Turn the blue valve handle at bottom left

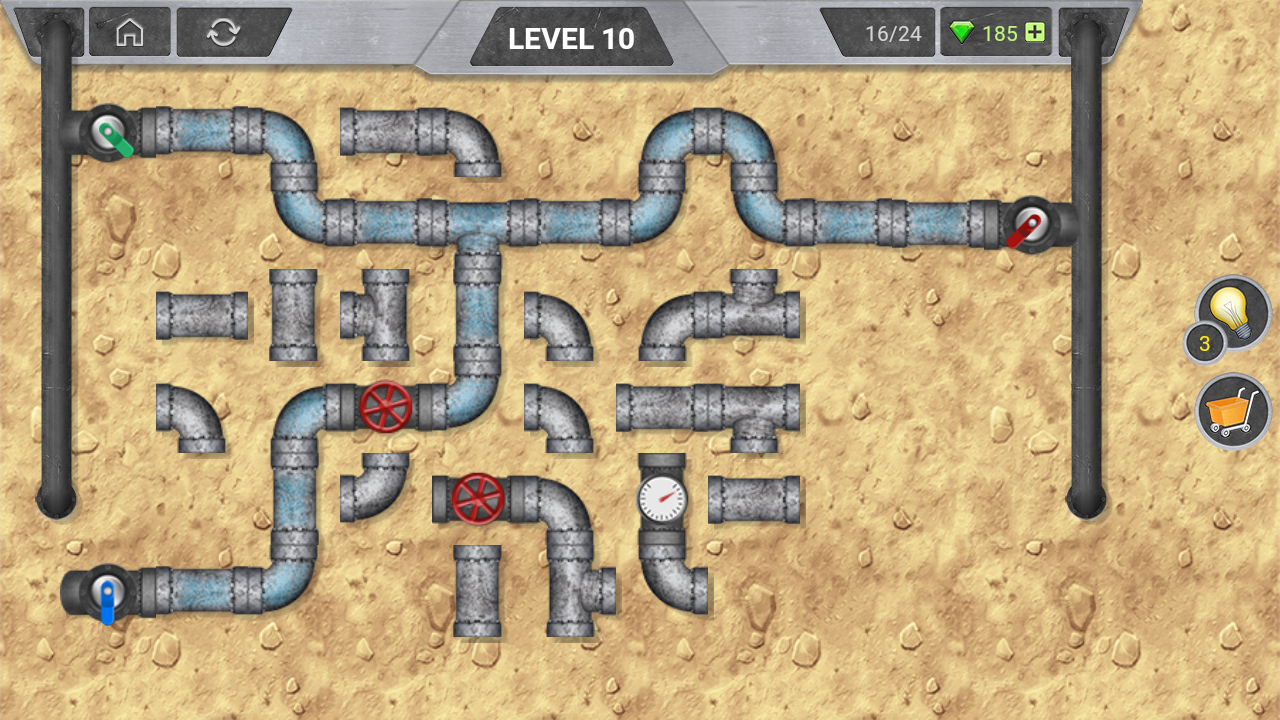[x=105, y=592]
